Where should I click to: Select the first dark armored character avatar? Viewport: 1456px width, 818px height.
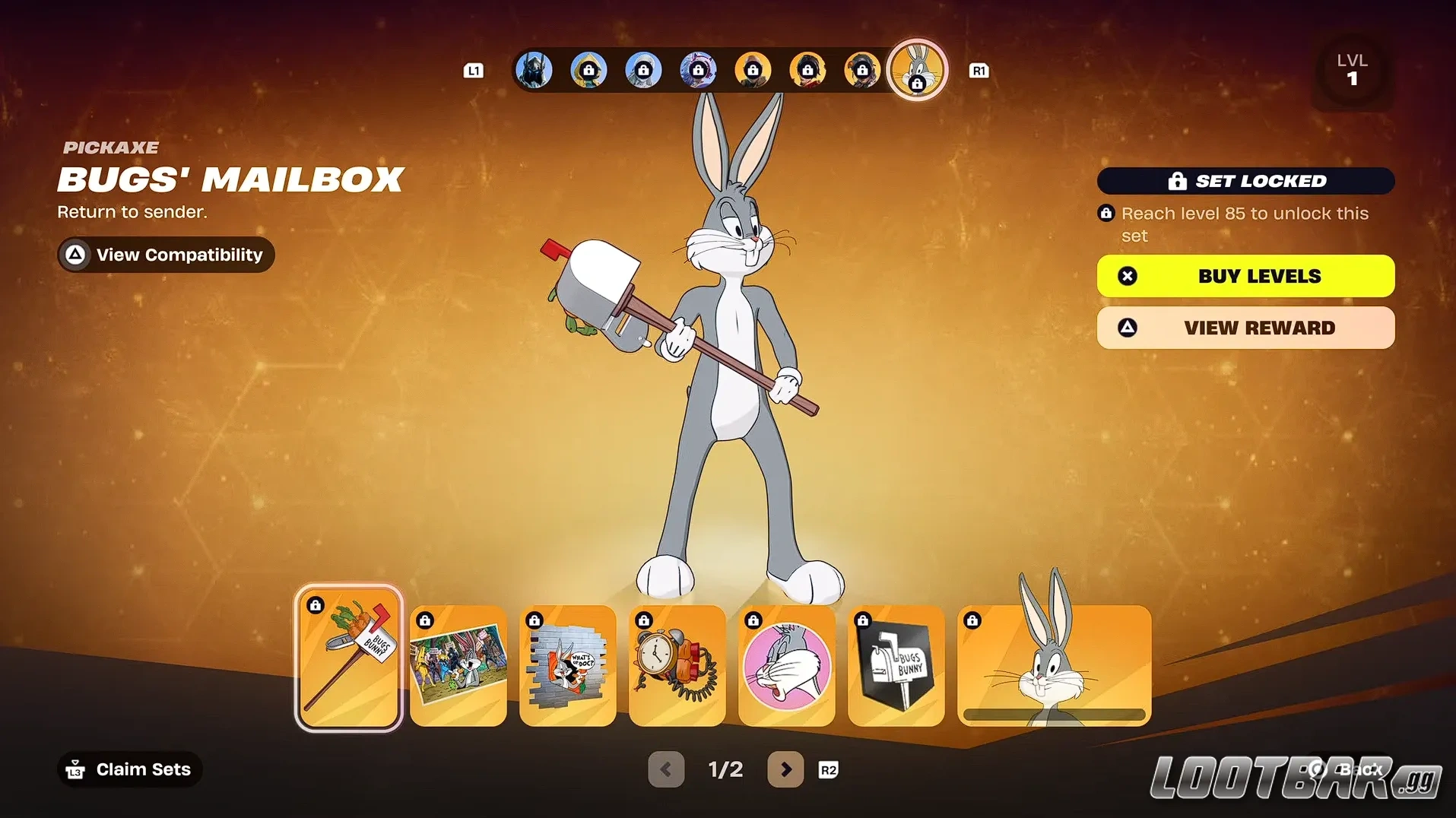click(535, 69)
